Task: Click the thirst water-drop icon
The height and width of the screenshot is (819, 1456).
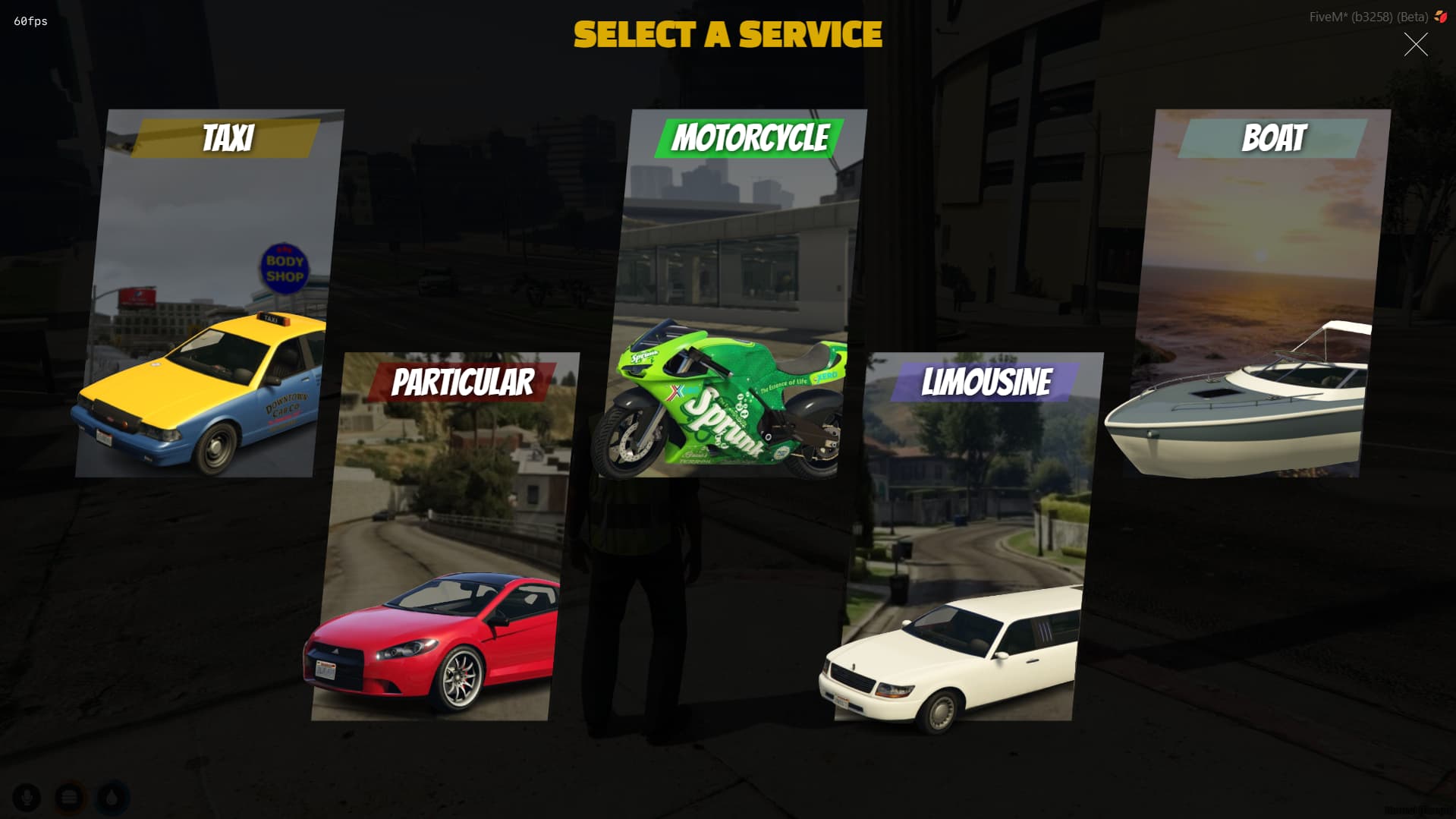Action: 110,798
